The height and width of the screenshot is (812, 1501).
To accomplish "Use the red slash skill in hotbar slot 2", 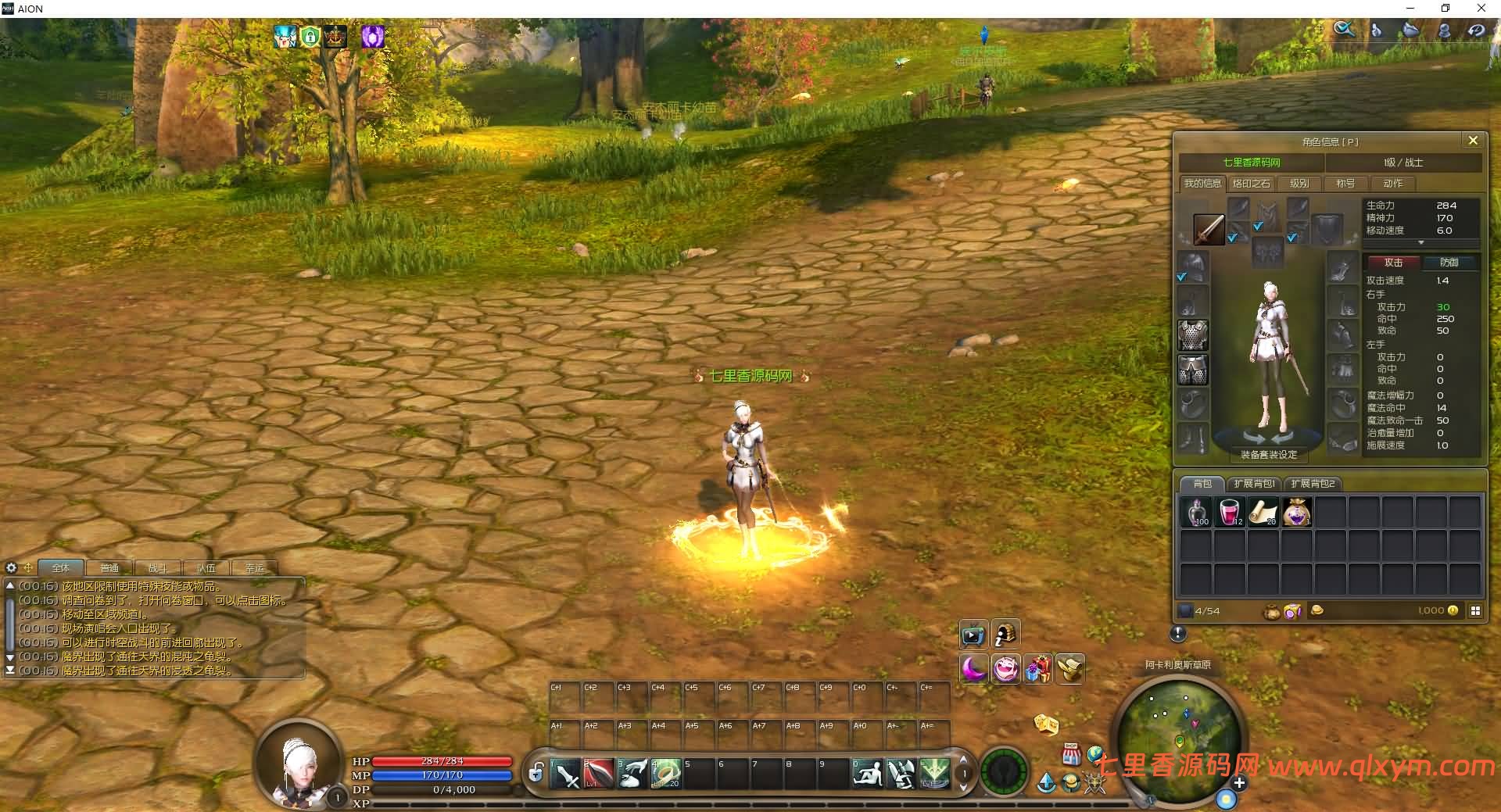I will (x=599, y=774).
